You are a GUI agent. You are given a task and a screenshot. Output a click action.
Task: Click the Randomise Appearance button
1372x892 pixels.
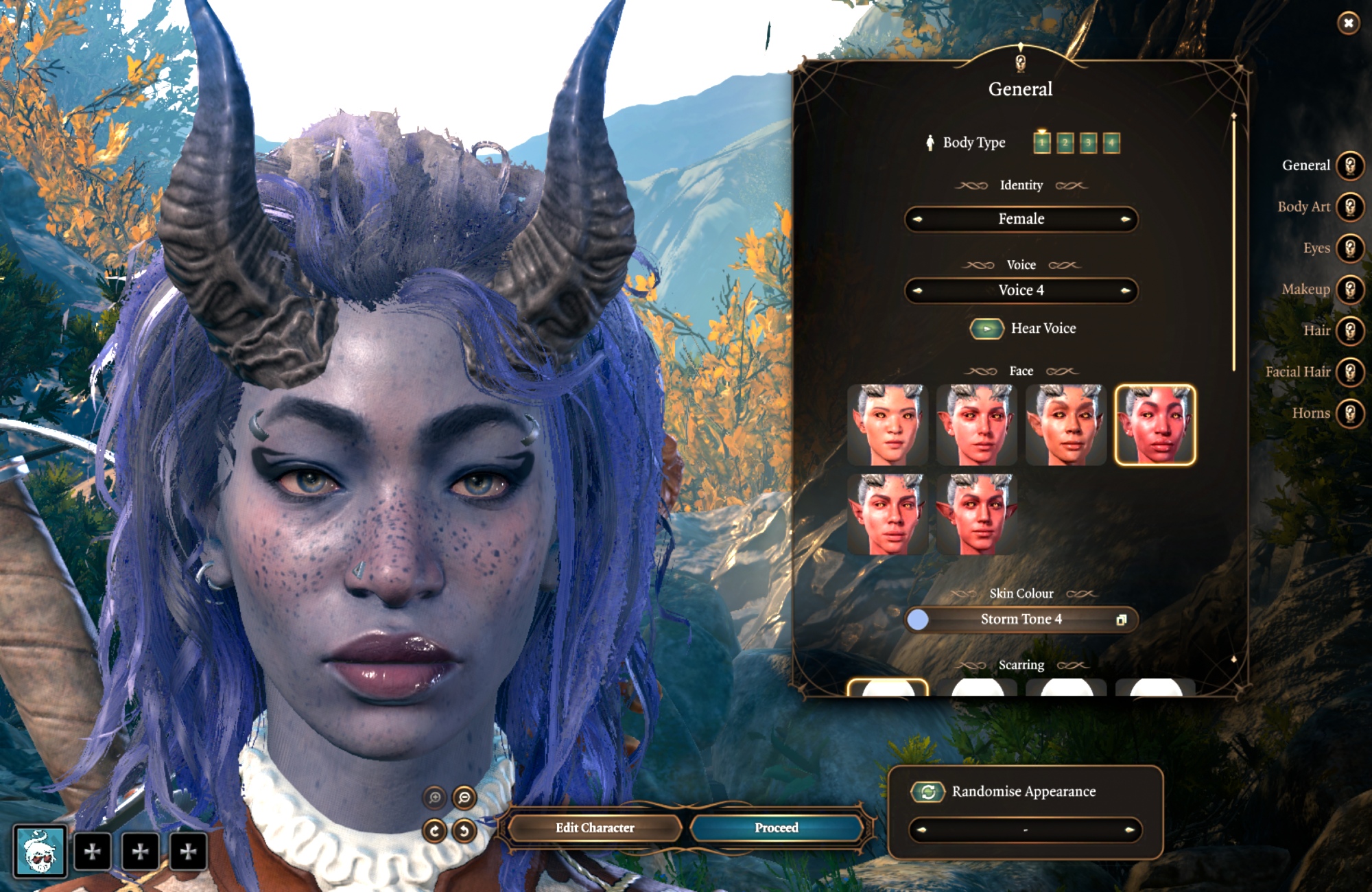927,792
